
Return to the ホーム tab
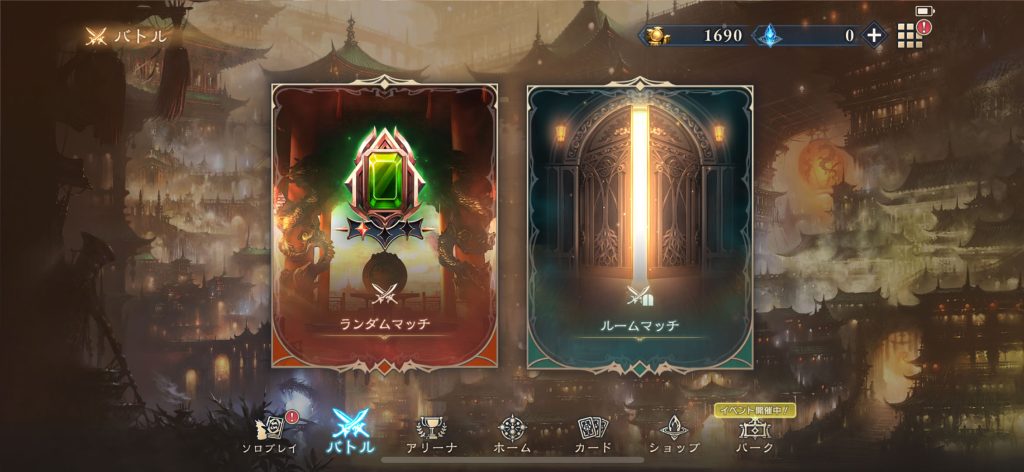point(512,433)
